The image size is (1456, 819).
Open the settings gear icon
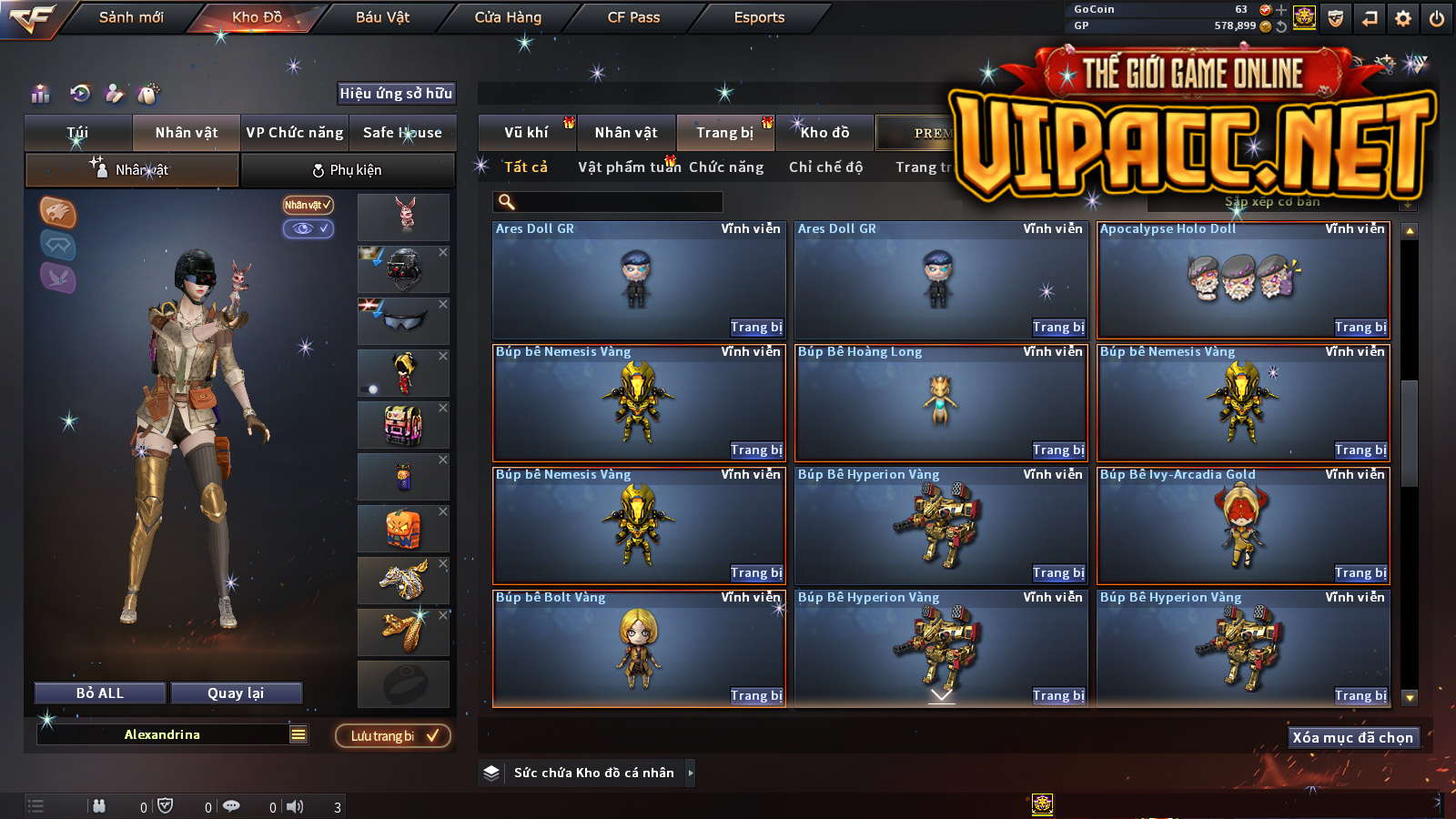[1403, 18]
